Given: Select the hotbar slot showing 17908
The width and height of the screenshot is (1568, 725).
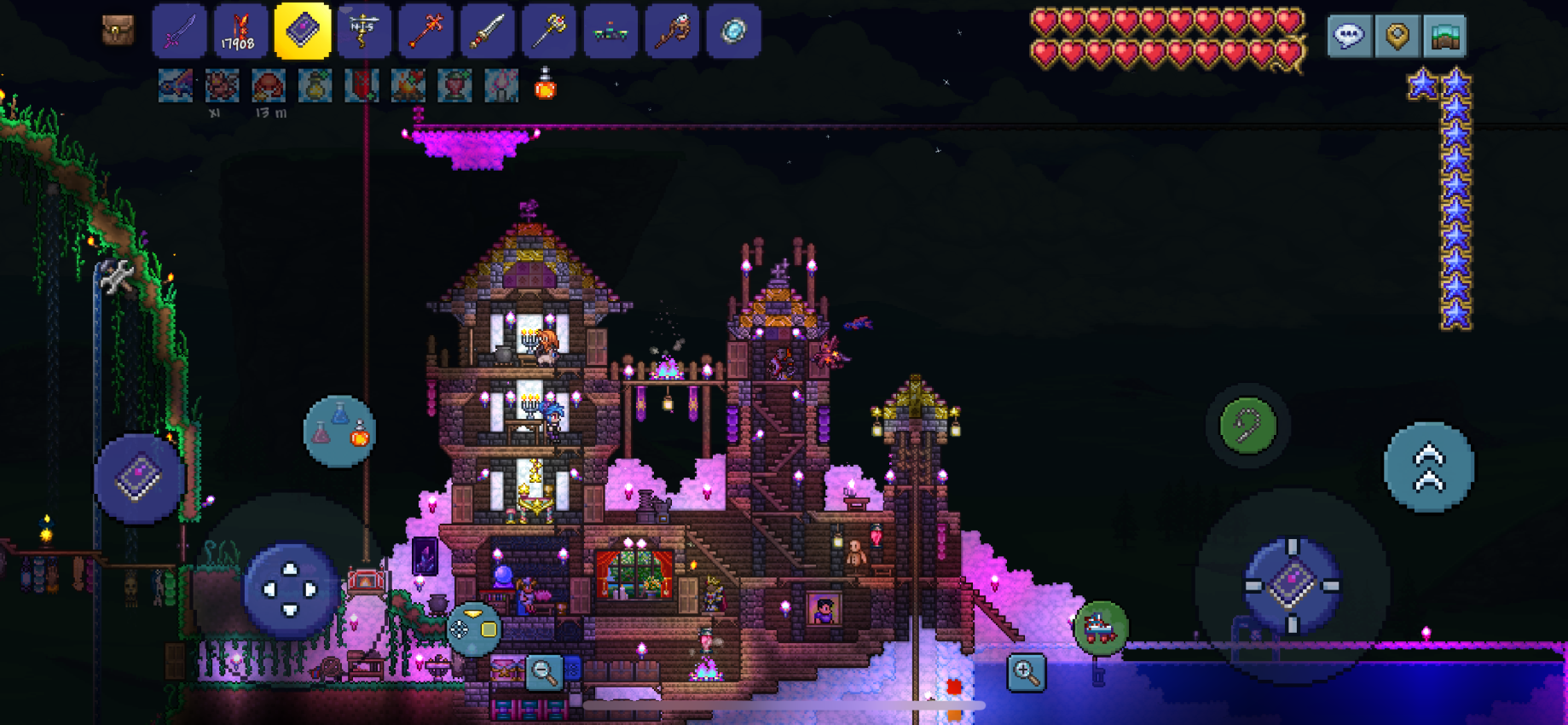Looking at the screenshot, I should coord(240,32).
